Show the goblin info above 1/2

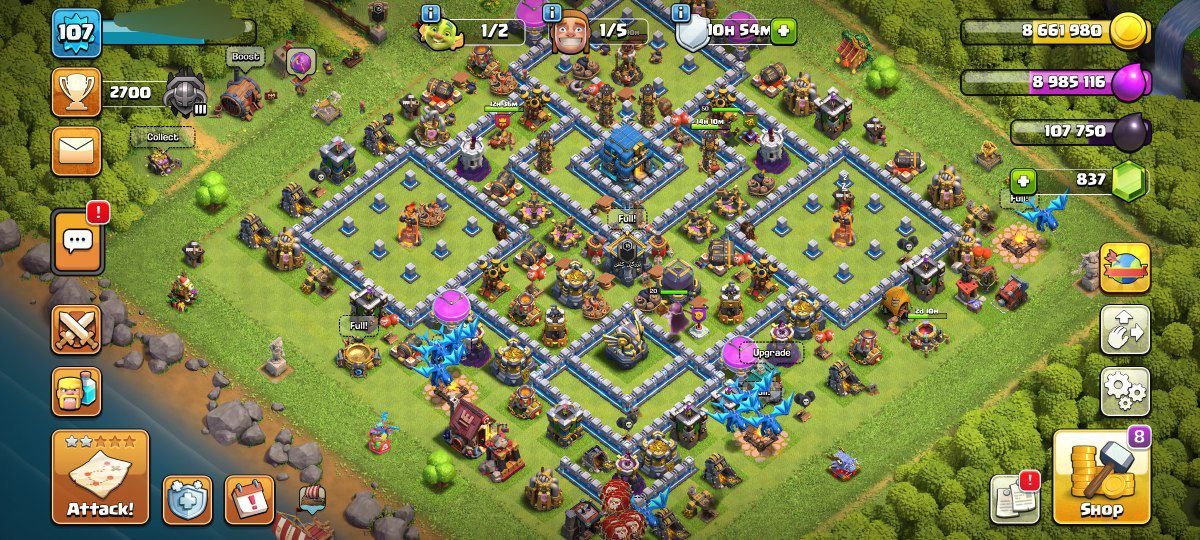431,13
